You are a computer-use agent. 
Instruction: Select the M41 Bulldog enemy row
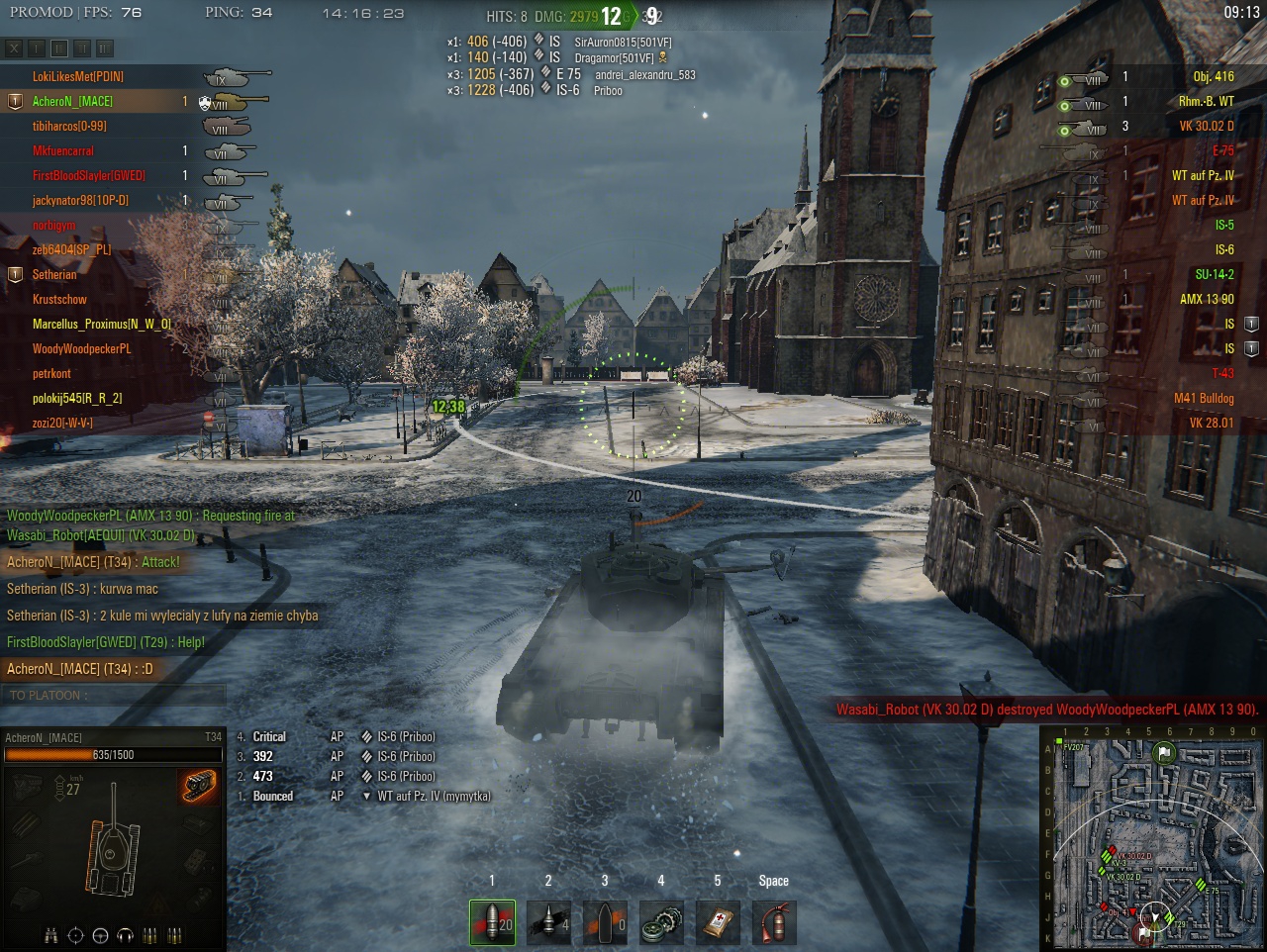[x=1204, y=398]
